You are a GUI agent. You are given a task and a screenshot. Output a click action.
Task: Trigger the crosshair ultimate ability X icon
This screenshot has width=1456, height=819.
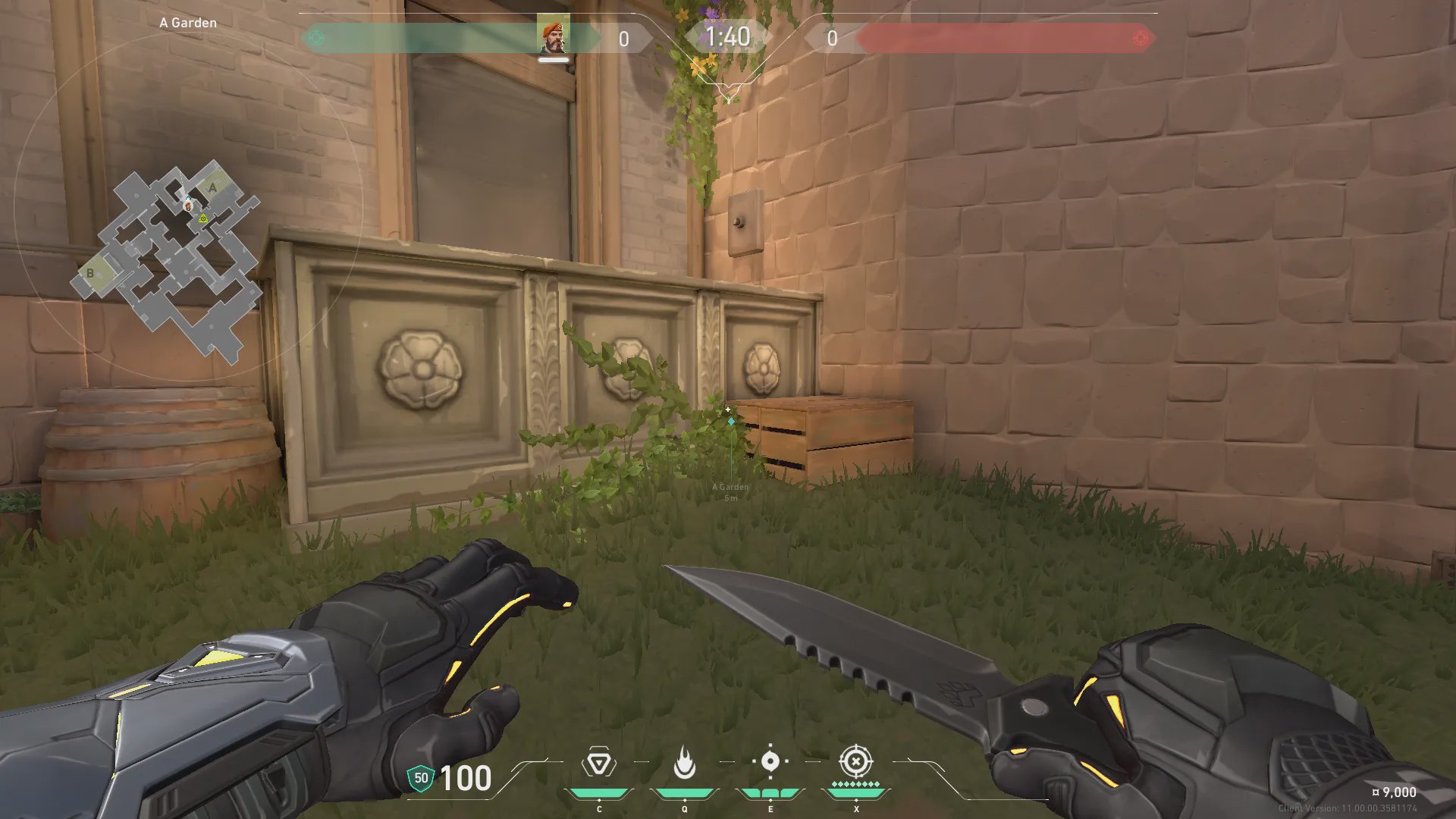tap(855, 761)
